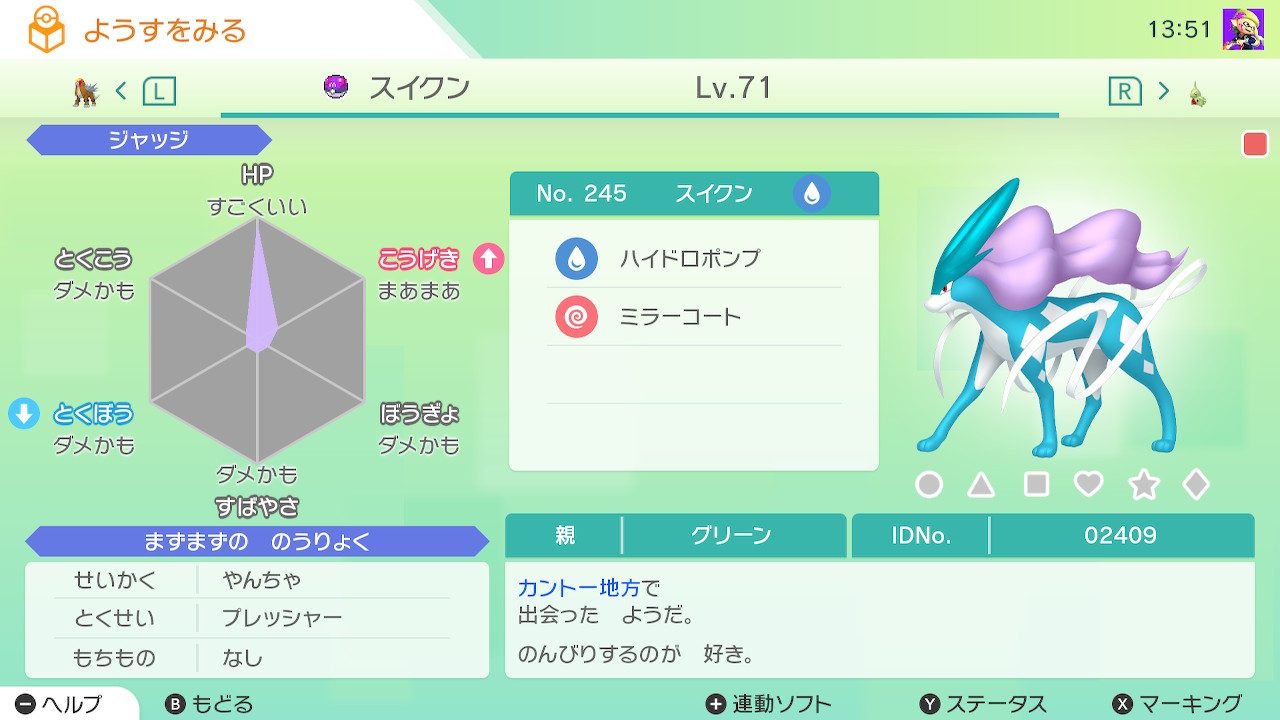Viewport: 1280px width, 720px height.
Task: Select the previous Pokémon Entei thumbnail icon
Action: 84,90
